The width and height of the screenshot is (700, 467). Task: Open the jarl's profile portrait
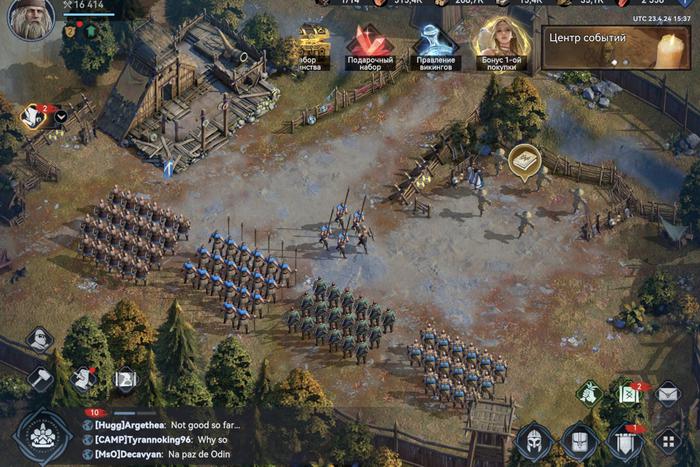pos(31,19)
